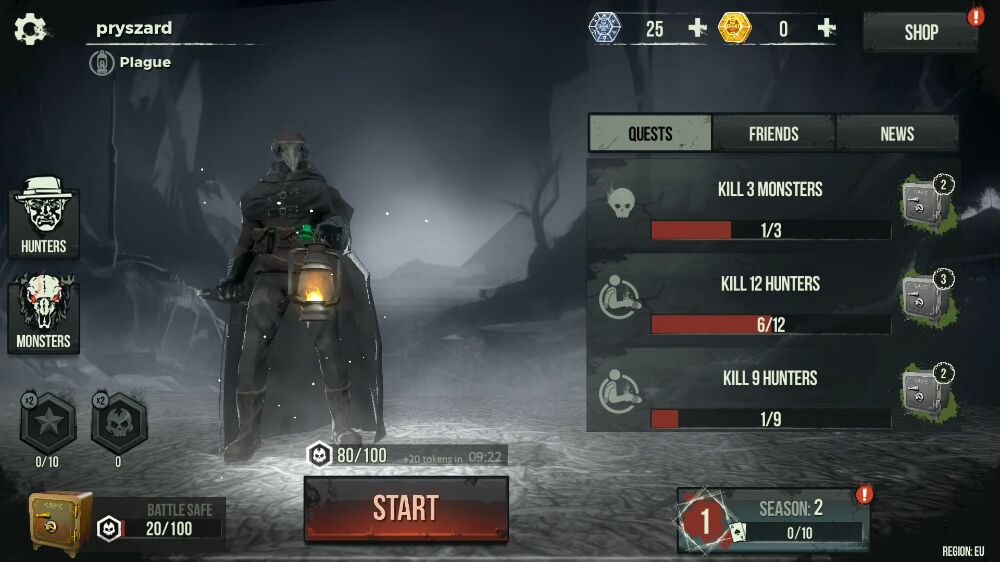The width and height of the screenshot is (1000, 562).
Task: Open the Battle Safe chest
Action: [61, 522]
